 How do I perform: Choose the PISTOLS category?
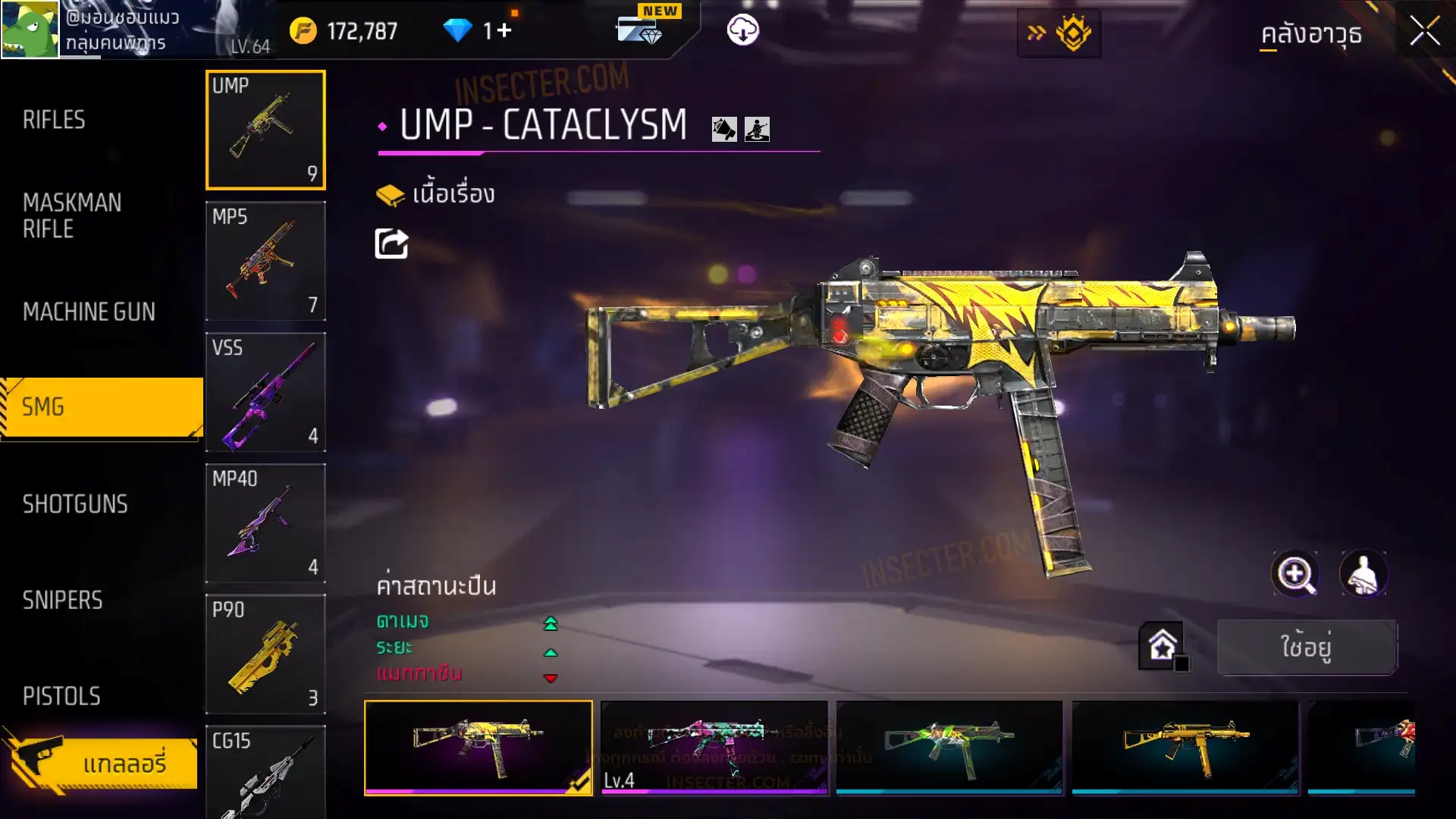(61, 696)
